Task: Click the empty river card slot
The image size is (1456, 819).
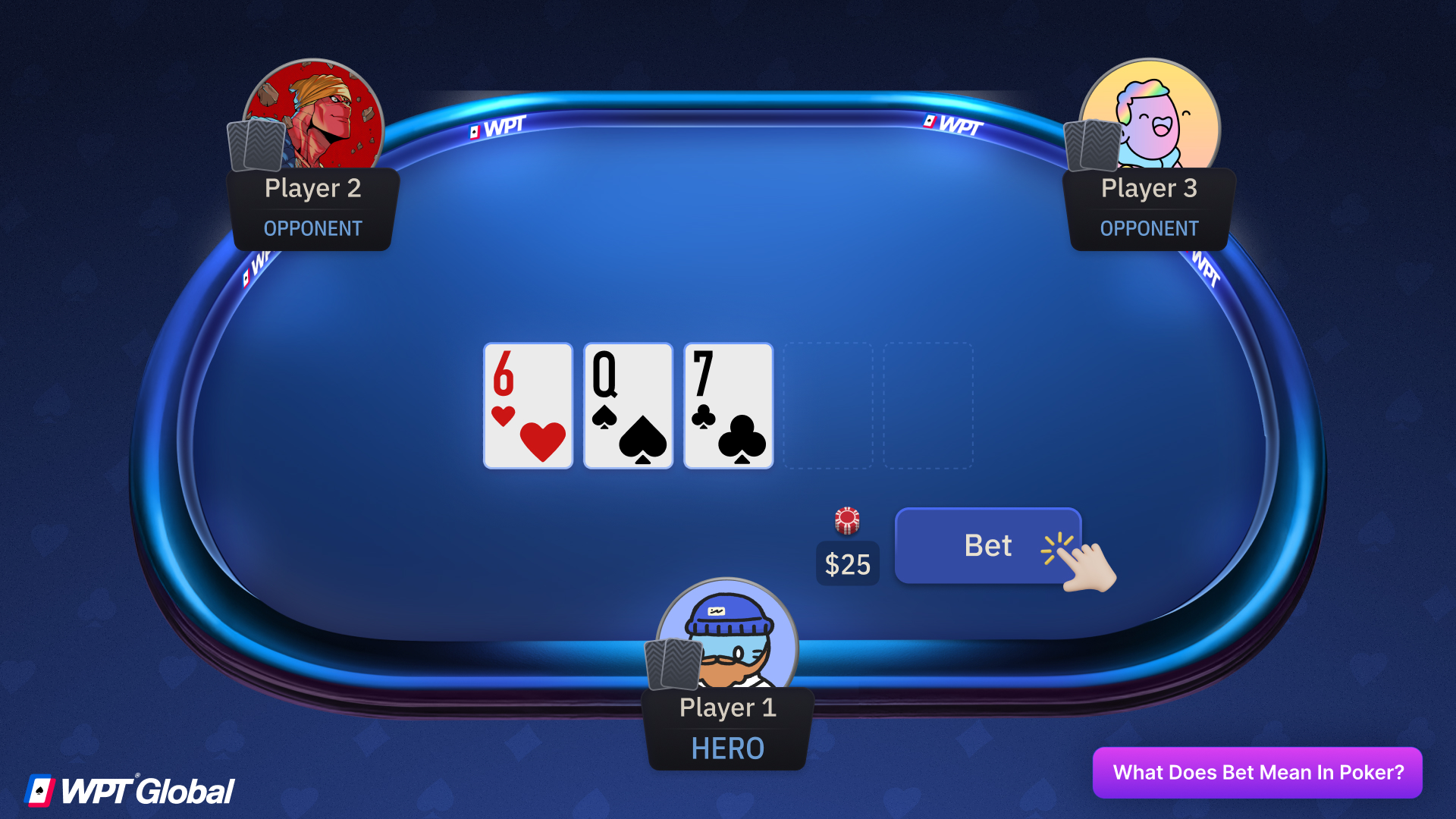Action: (928, 406)
